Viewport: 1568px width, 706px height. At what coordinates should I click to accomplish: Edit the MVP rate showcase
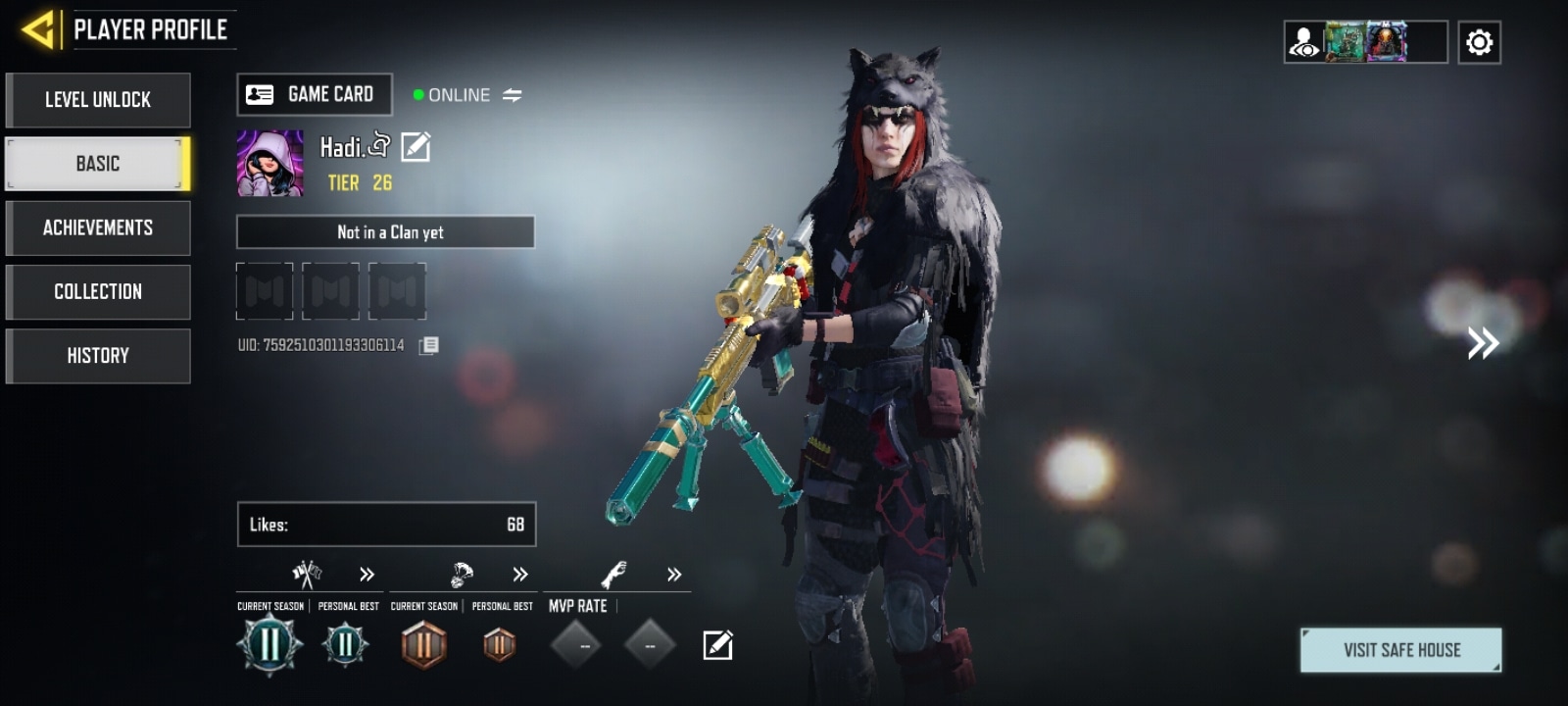click(x=717, y=645)
